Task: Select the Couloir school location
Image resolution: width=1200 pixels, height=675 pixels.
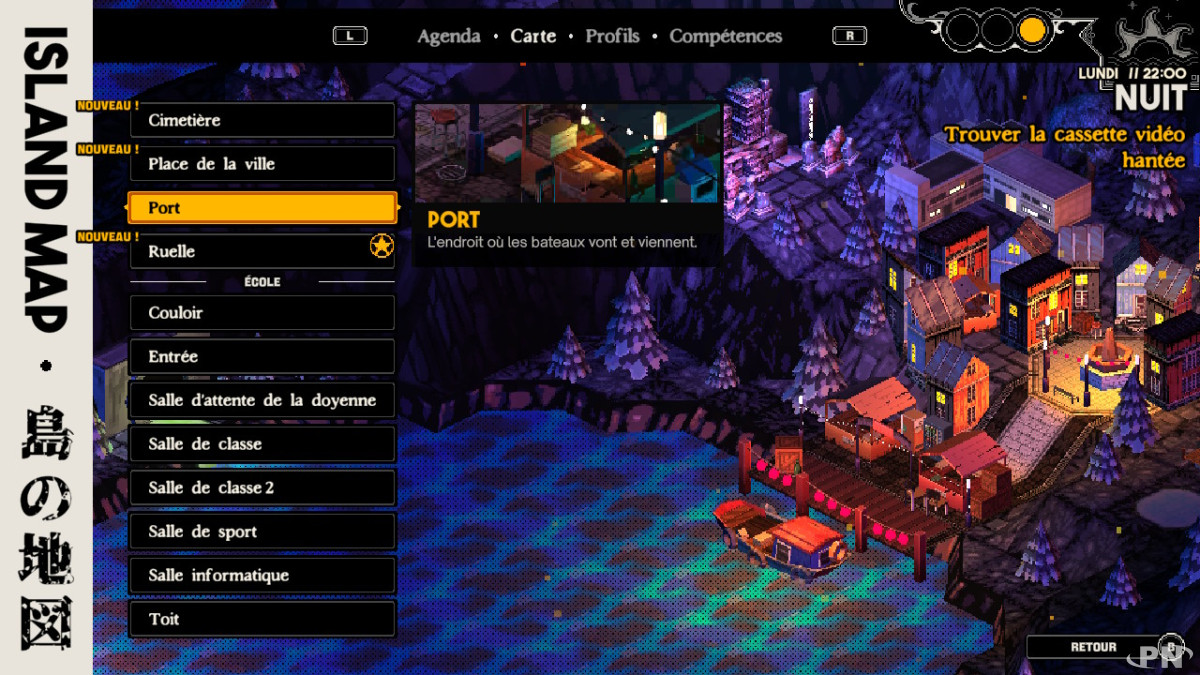Action: click(262, 313)
